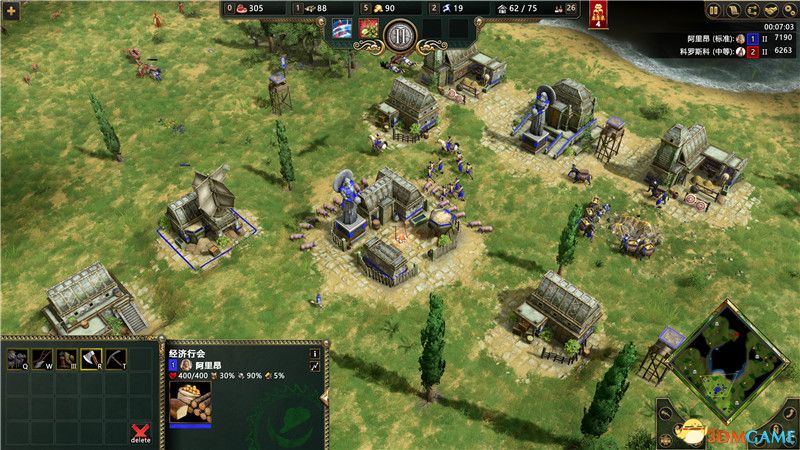
Task: Delete the selected building
Action: tap(141, 431)
